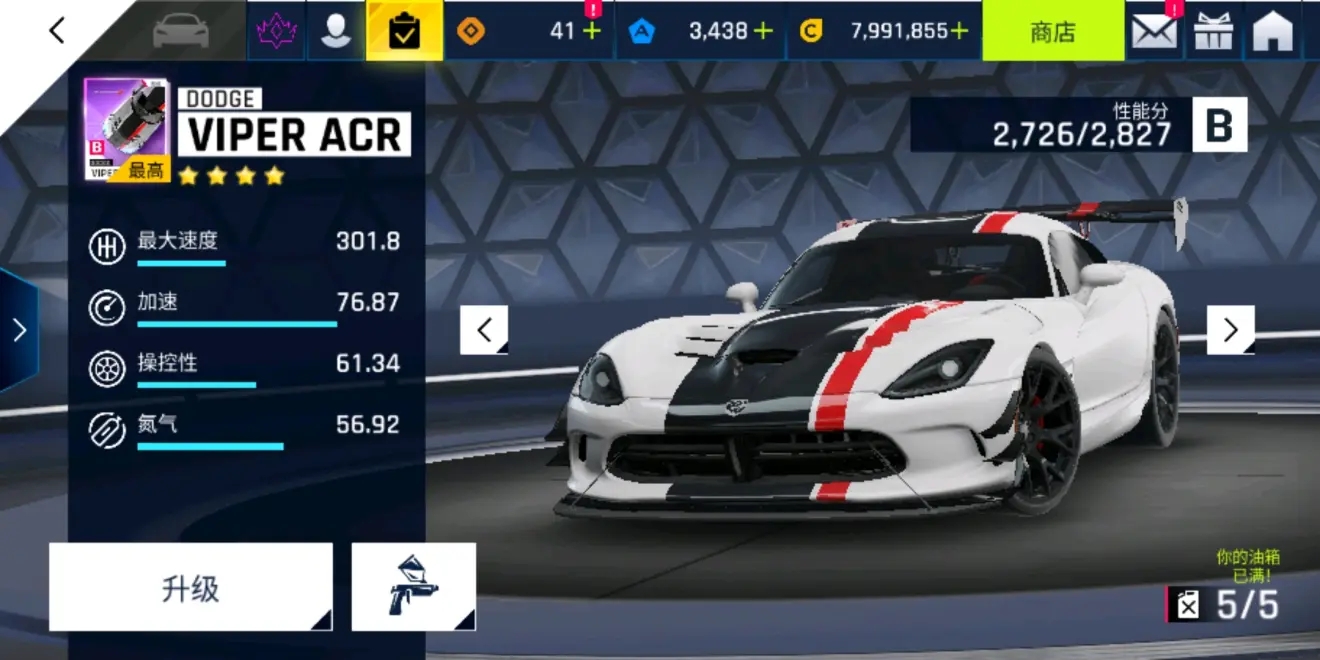Open the purple crown club icon

coord(276,31)
